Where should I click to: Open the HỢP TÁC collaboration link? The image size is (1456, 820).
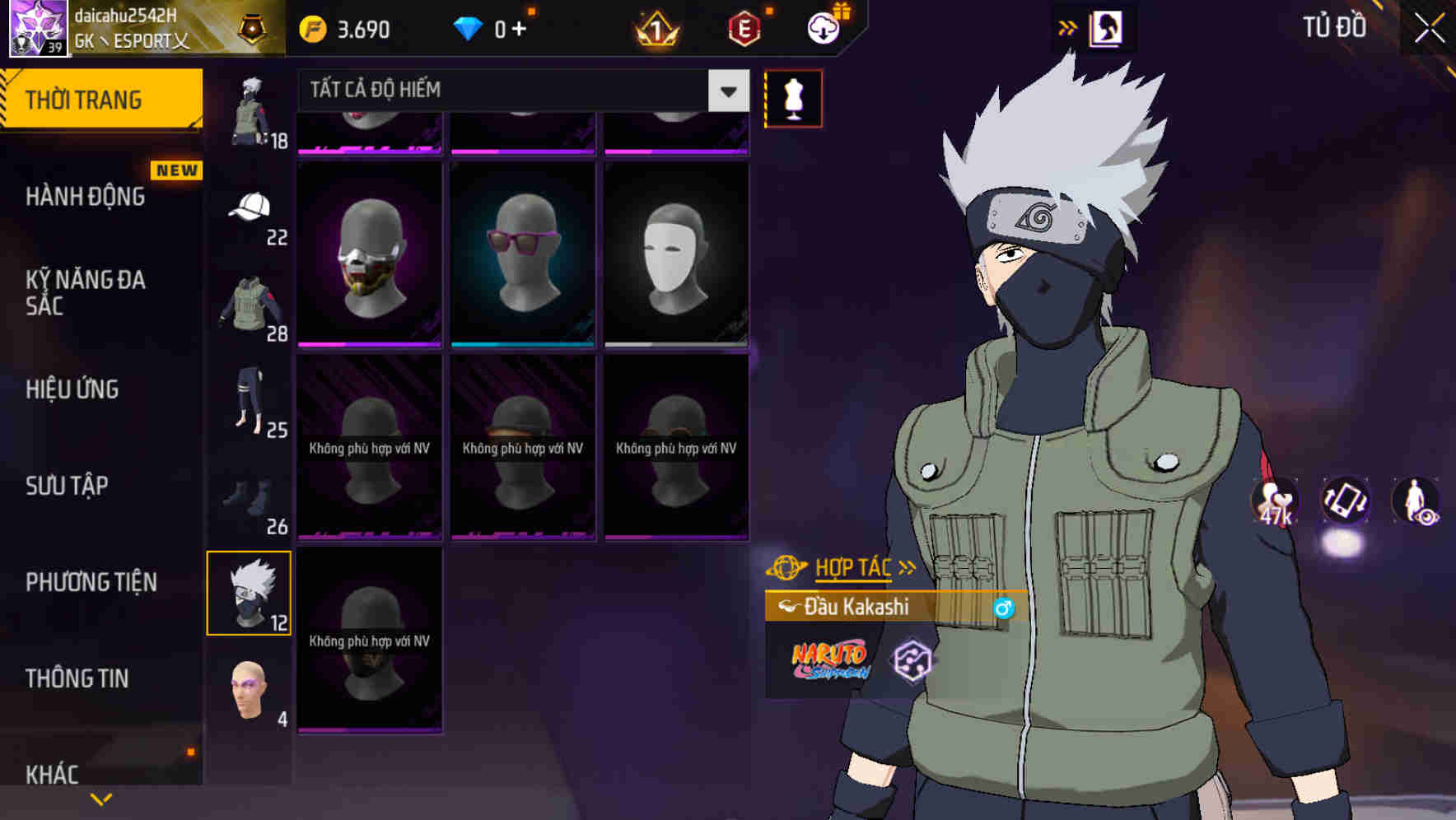pyautogui.click(x=854, y=566)
